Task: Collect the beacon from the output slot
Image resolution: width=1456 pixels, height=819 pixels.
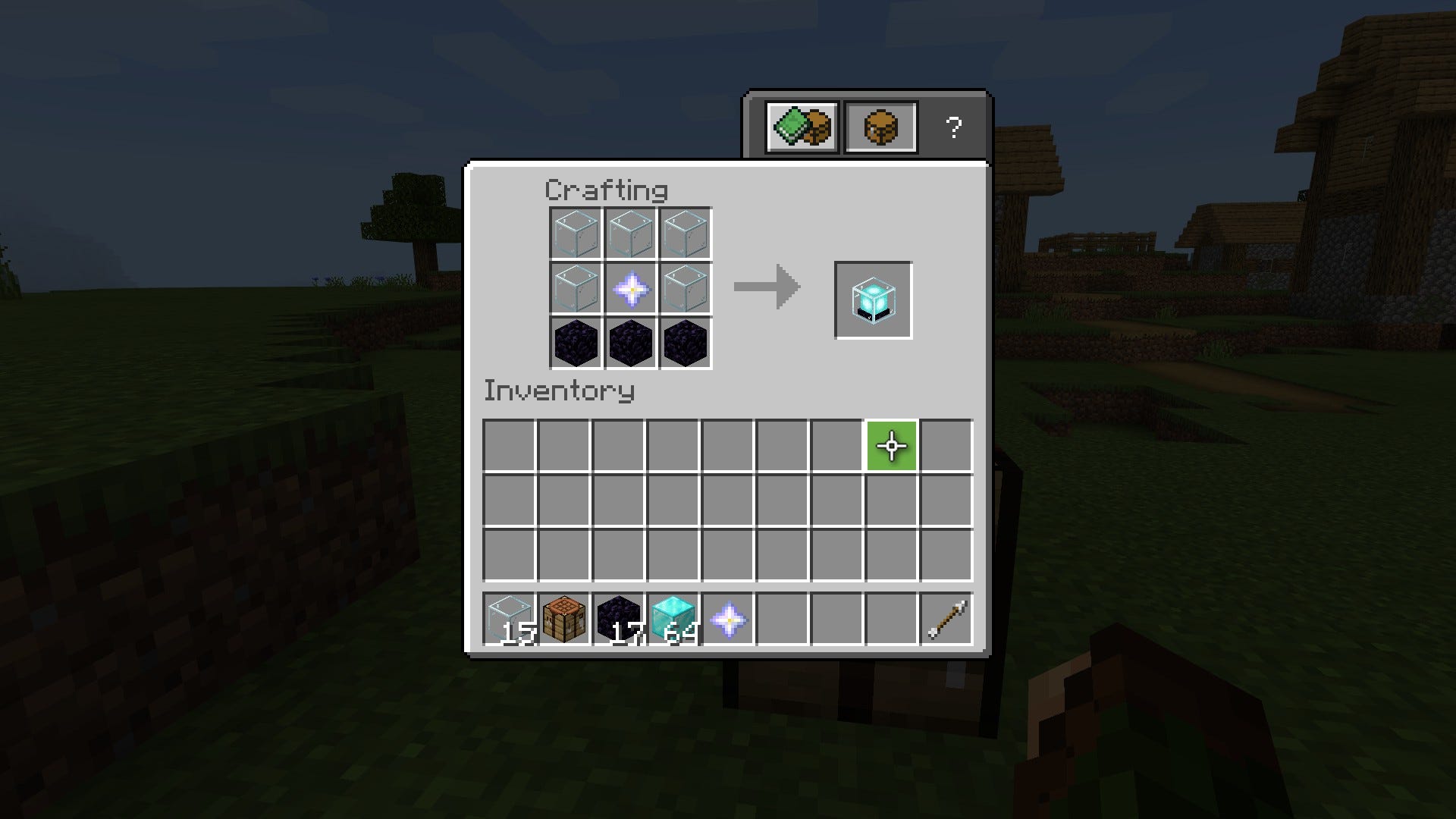Action: pyautogui.click(x=873, y=300)
